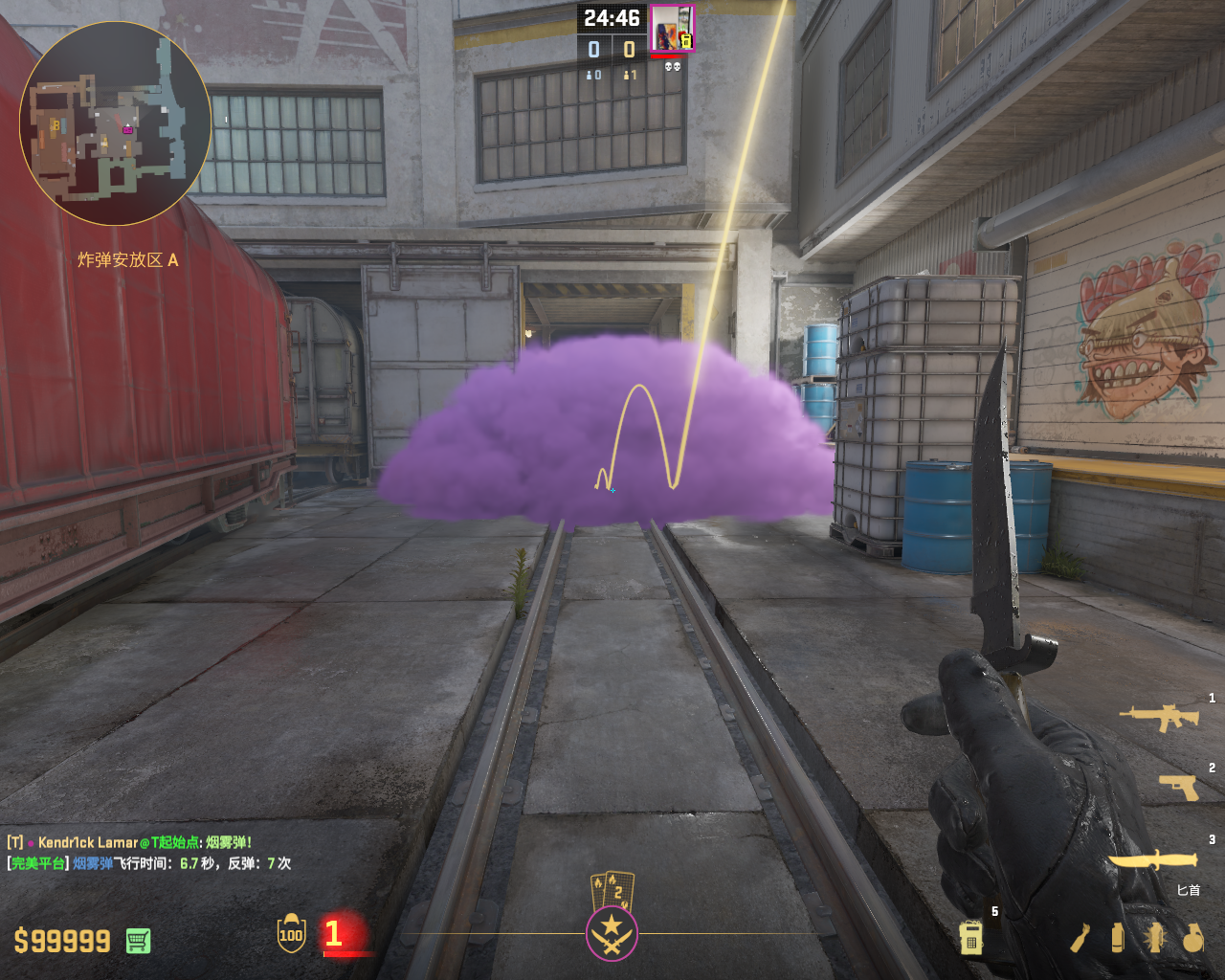The width and height of the screenshot is (1225, 980).
Task: Choose the knife in weapon slot 3
Action: pyautogui.click(x=1153, y=860)
